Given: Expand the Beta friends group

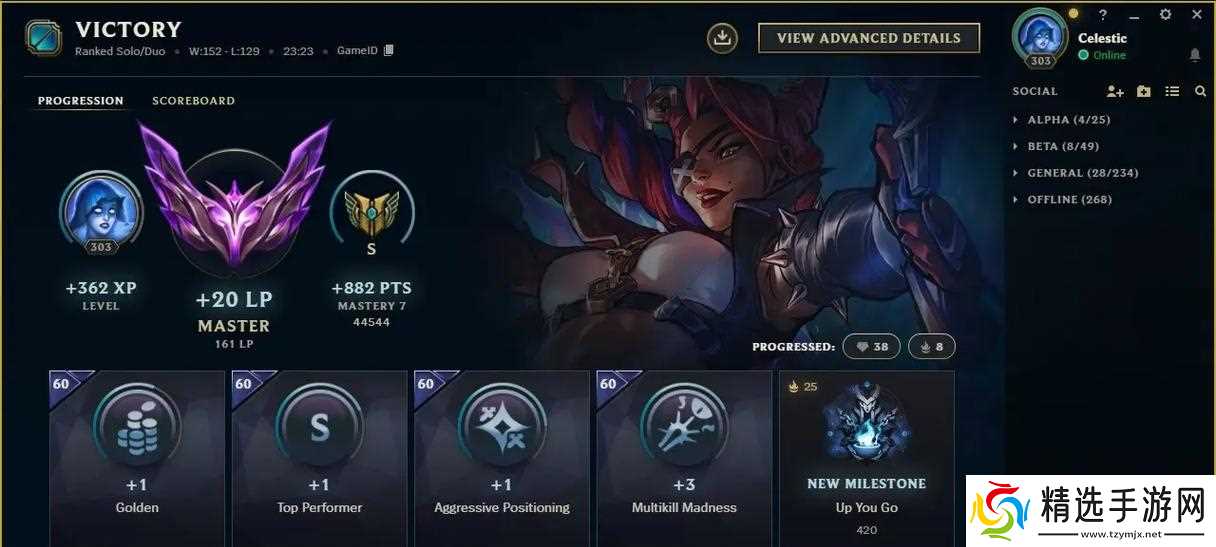Looking at the screenshot, I should click(x=1062, y=146).
